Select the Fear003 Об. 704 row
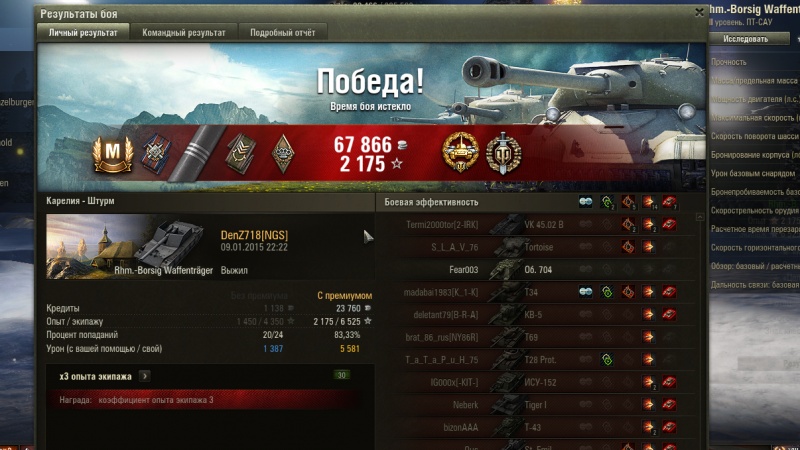Image resolution: width=800 pixels, height=450 pixels. click(x=538, y=270)
